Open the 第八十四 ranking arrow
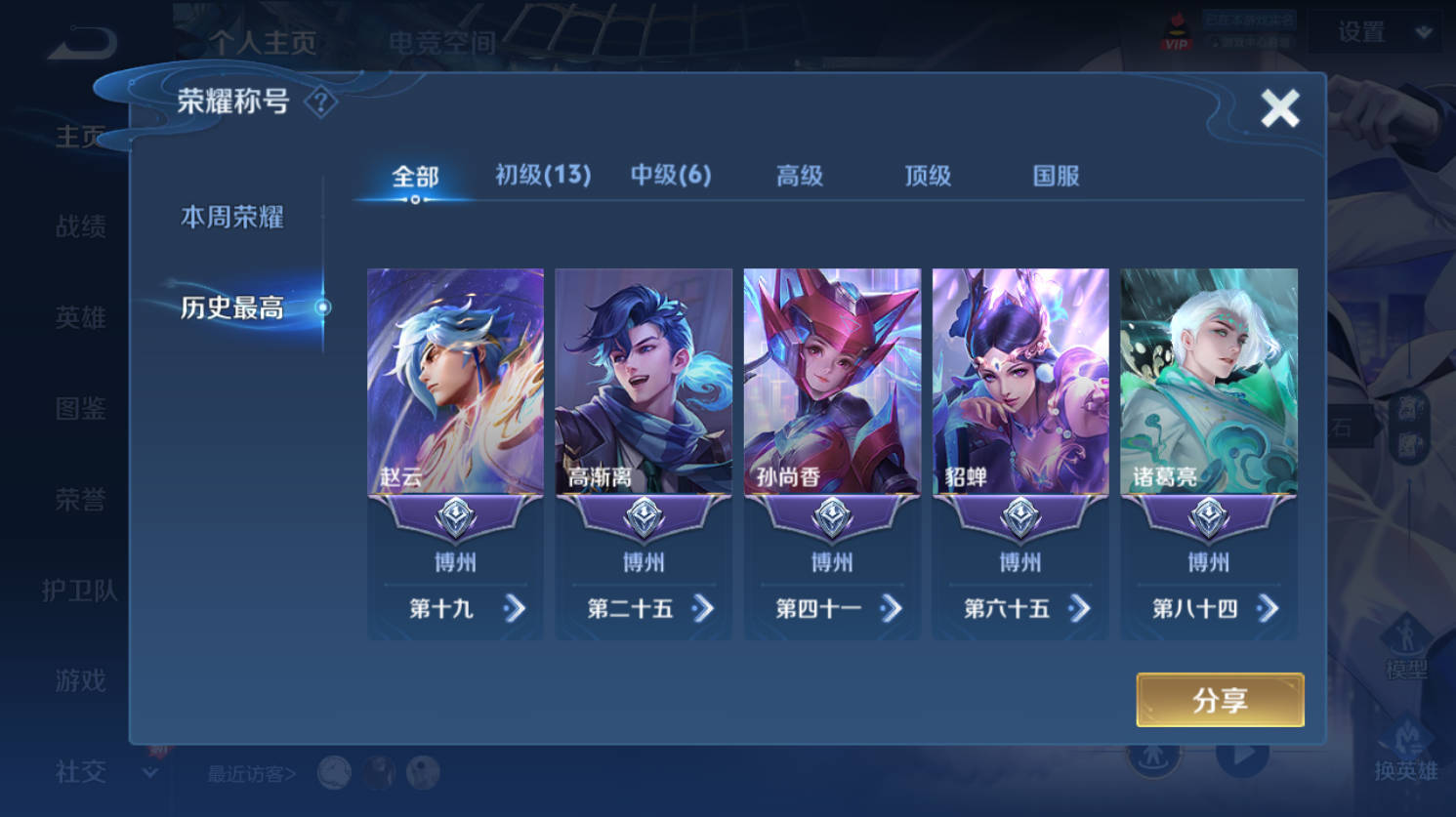 (x=1268, y=609)
